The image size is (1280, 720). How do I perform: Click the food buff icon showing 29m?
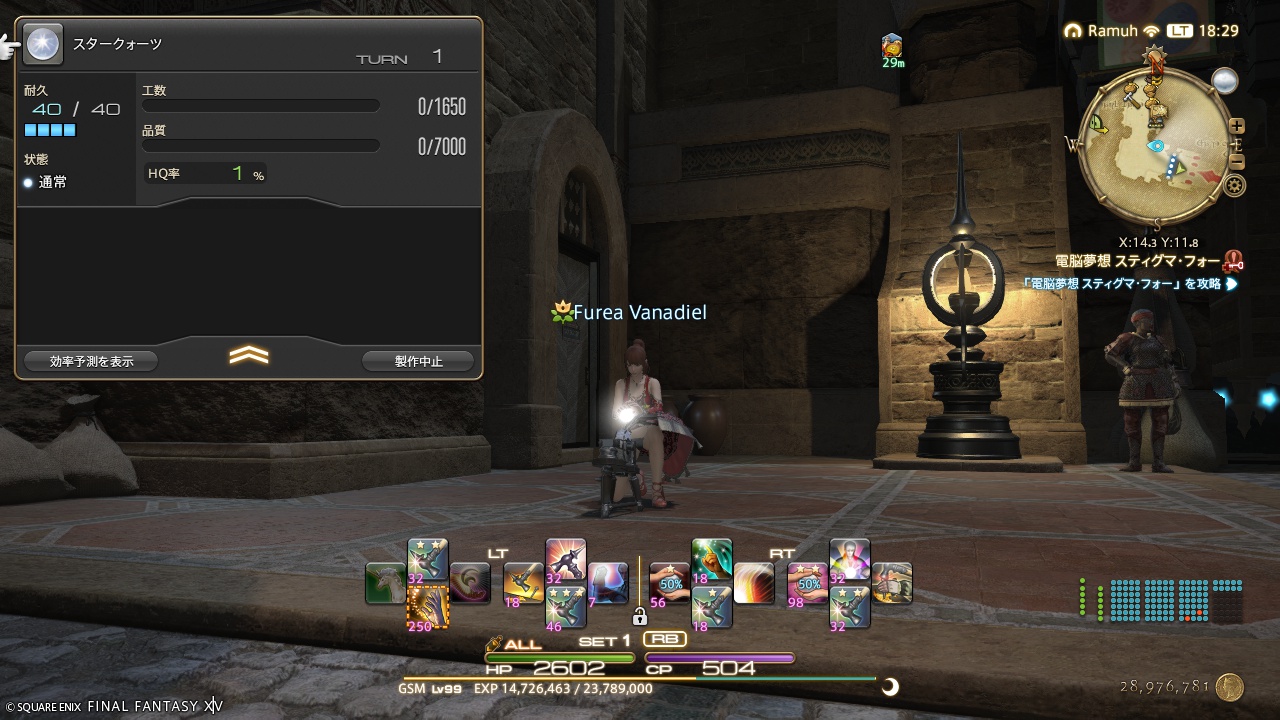pyautogui.click(x=893, y=45)
